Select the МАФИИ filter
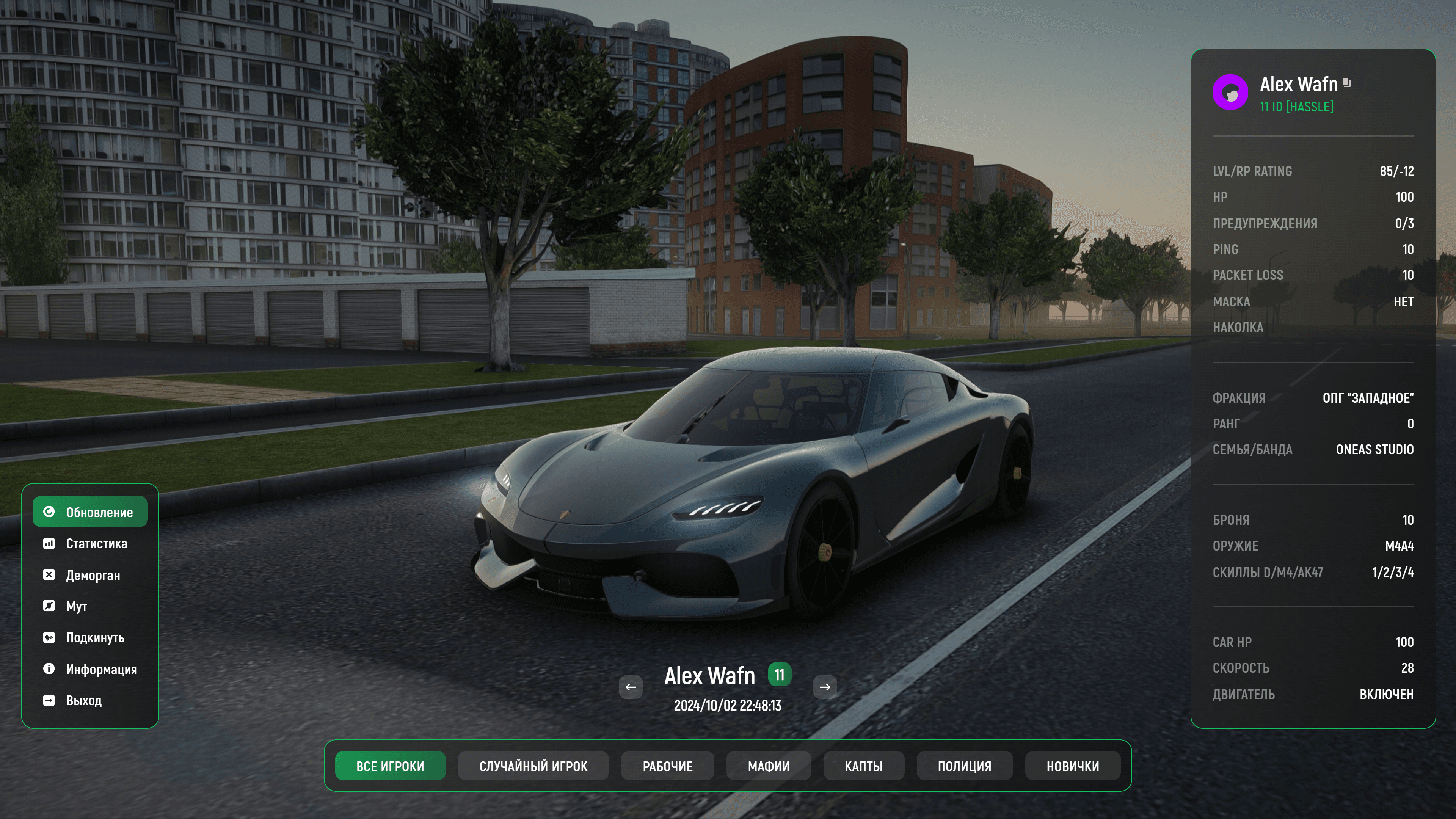 (x=769, y=766)
